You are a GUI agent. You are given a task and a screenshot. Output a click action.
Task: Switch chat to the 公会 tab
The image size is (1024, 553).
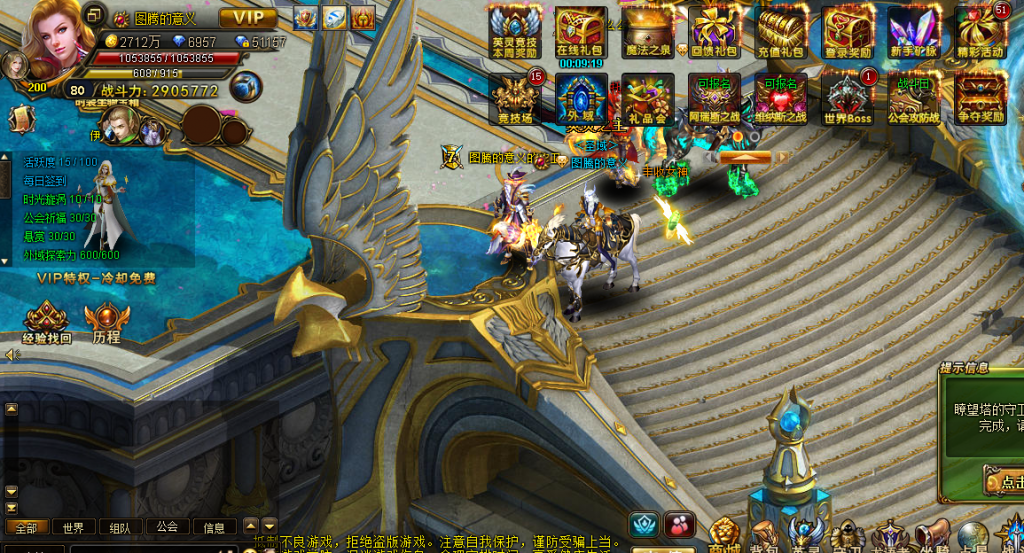(x=167, y=527)
